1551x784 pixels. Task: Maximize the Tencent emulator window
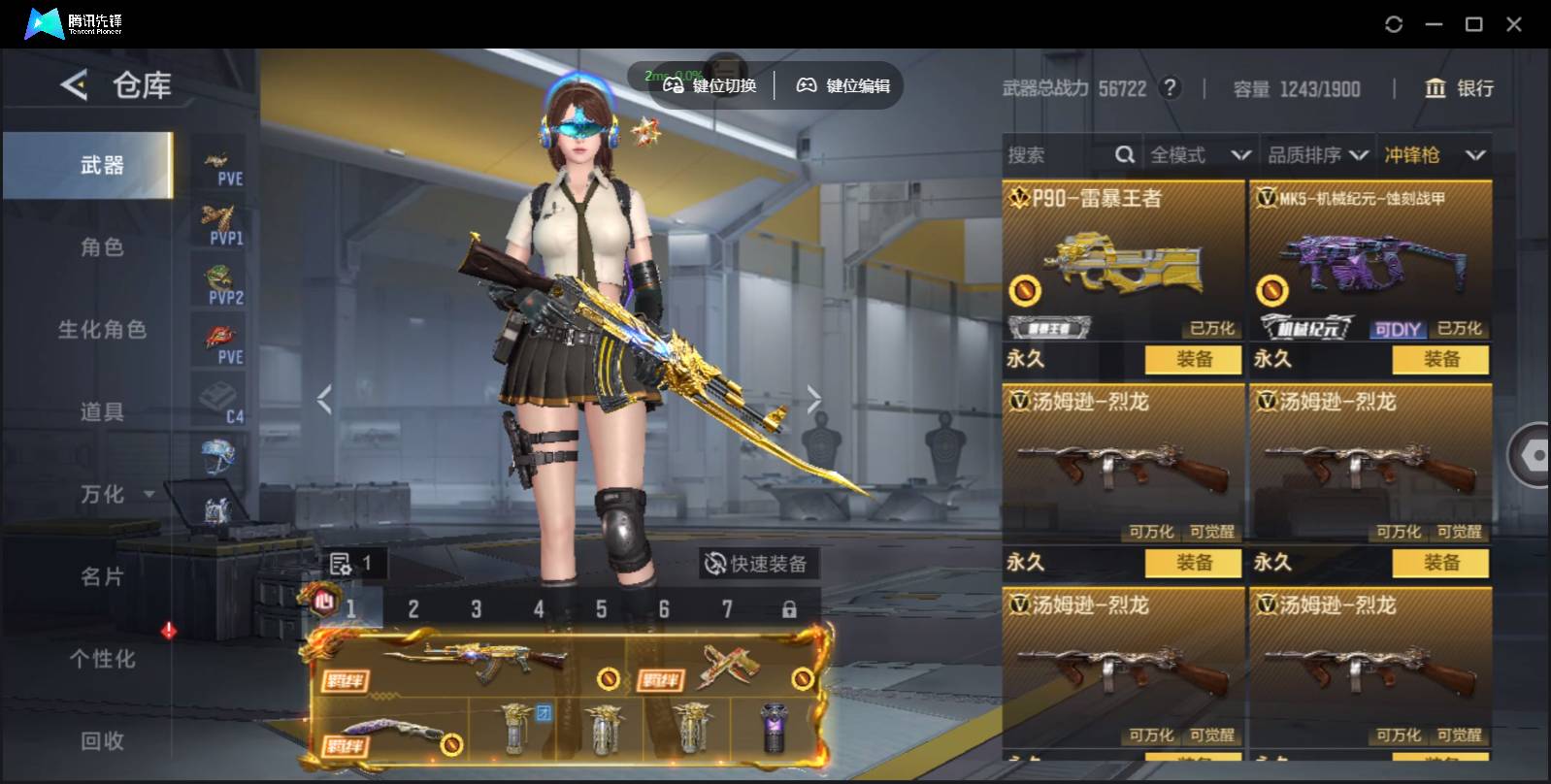1473,24
